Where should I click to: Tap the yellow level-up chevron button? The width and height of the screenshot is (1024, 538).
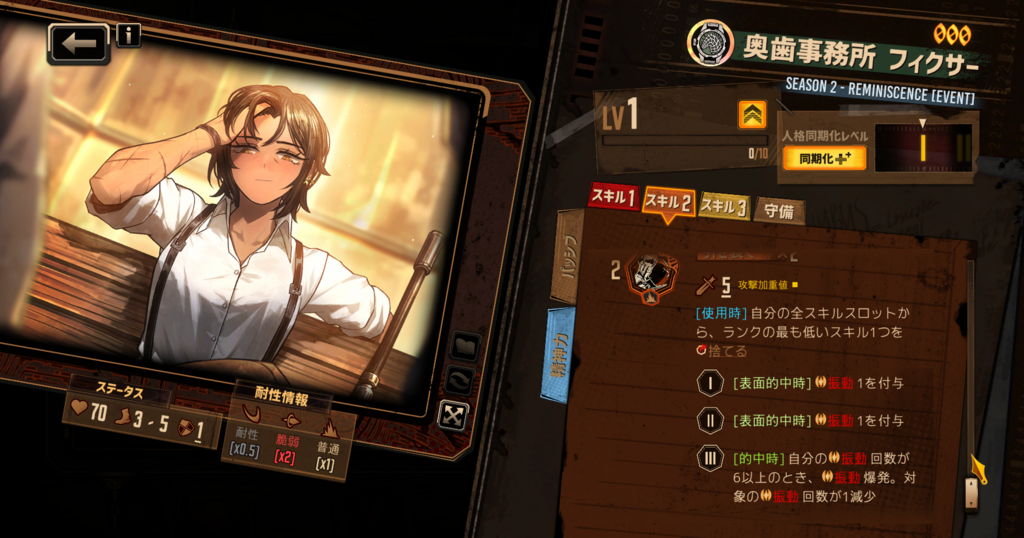(x=752, y=115)
